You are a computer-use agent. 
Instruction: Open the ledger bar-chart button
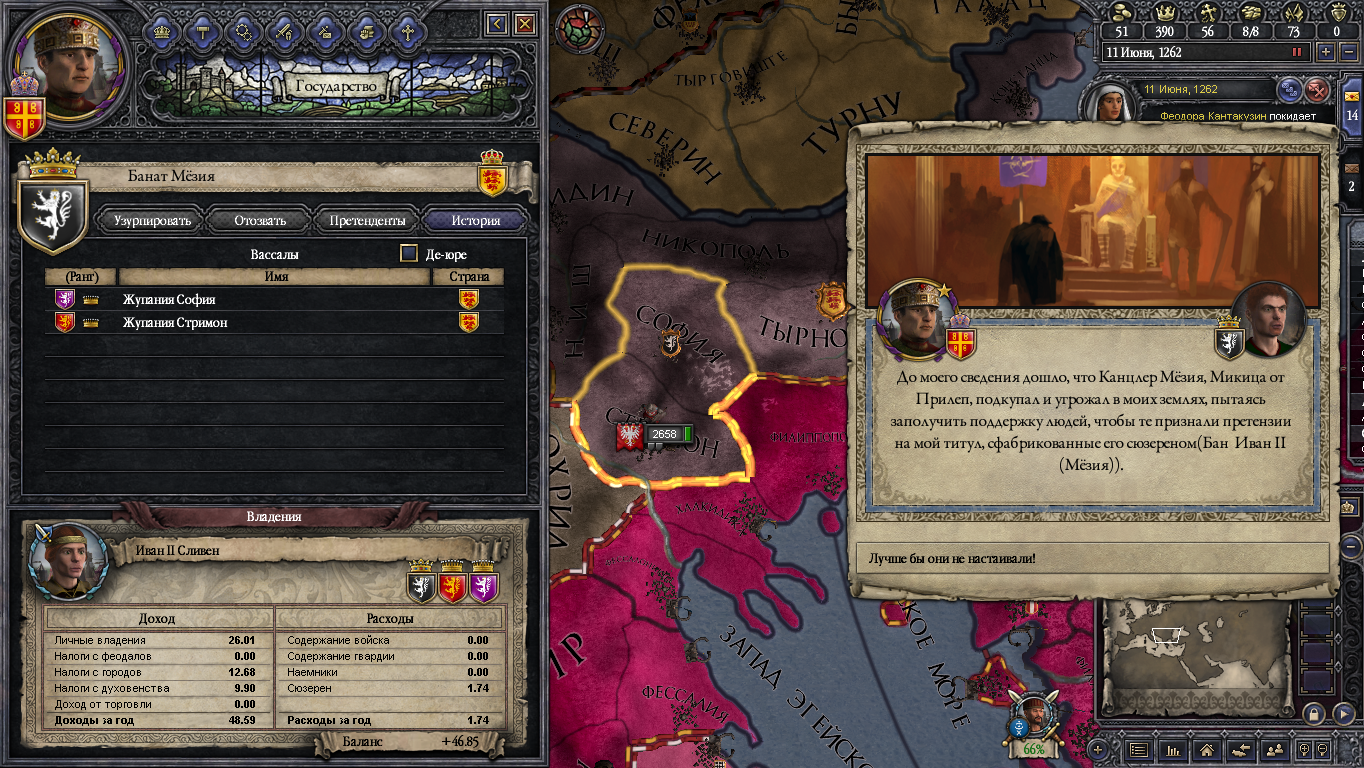point(1172,749)
